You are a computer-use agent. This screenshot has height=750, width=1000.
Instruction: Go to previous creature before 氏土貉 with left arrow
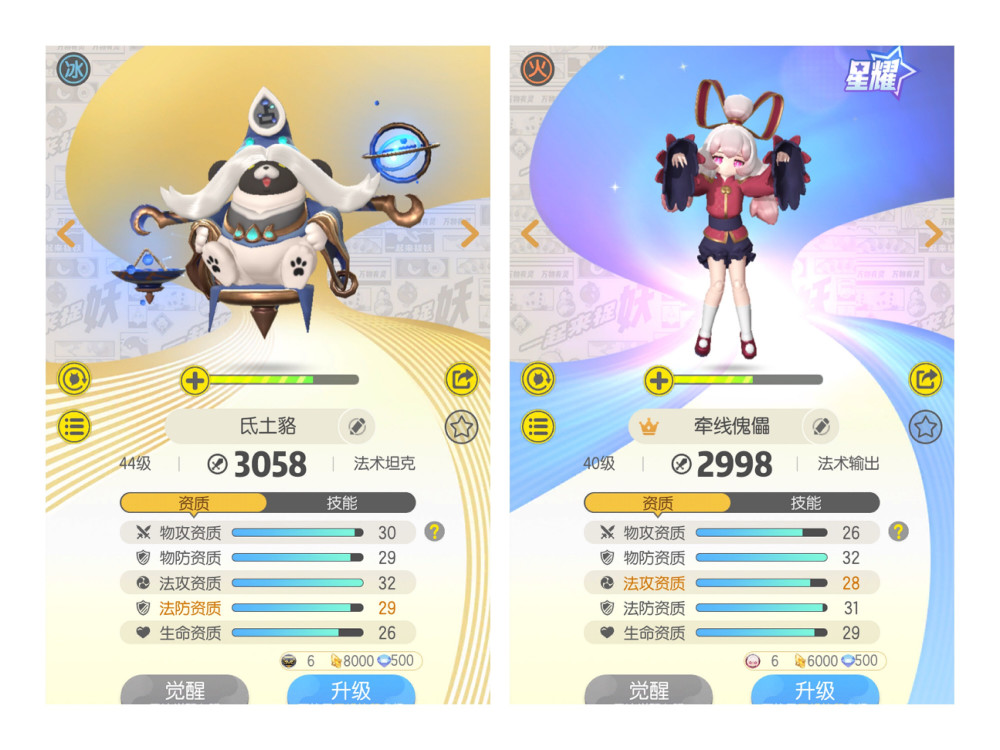[x=66, y=234]
